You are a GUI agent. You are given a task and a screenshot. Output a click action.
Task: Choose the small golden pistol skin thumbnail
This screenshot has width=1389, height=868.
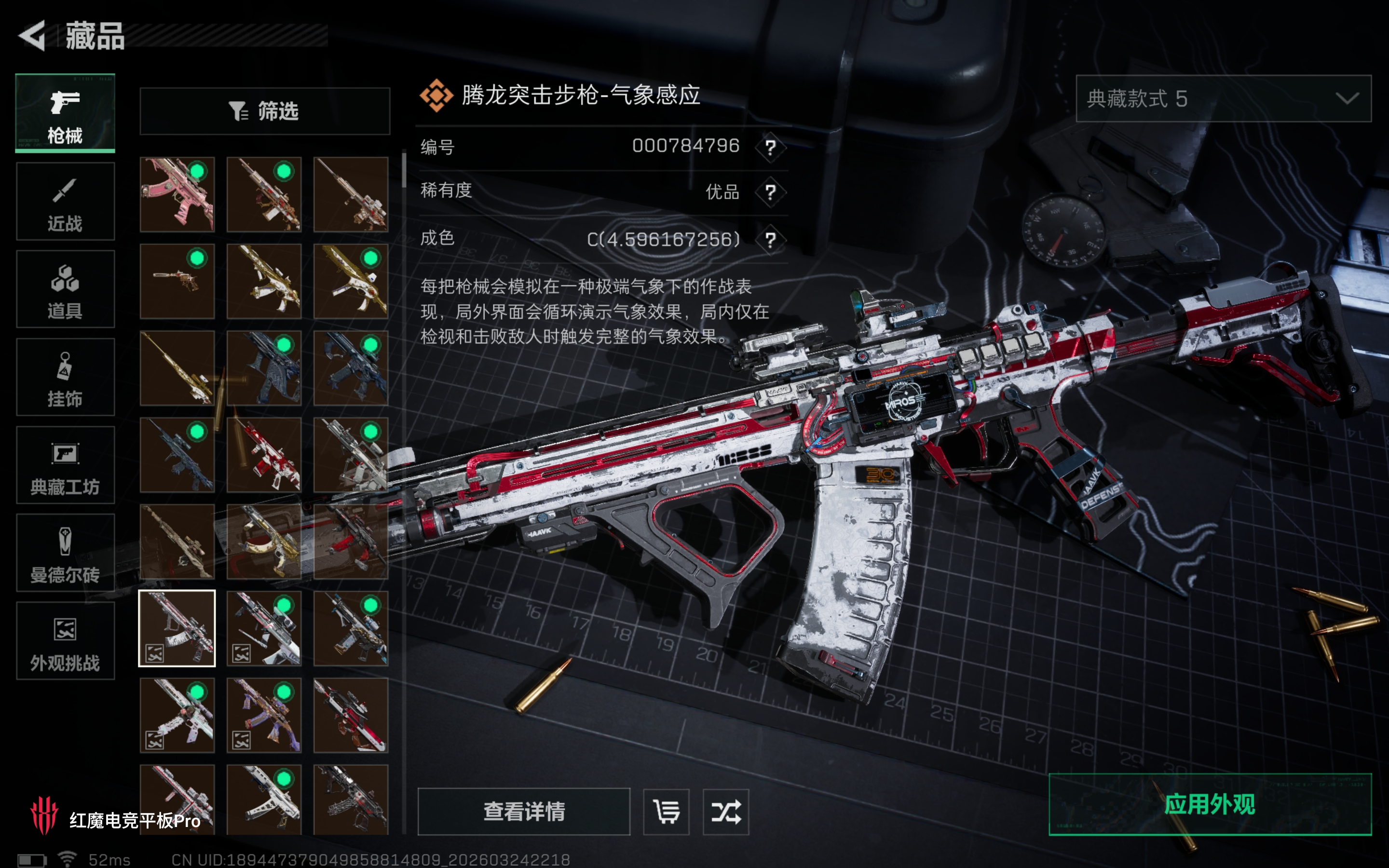177,281
